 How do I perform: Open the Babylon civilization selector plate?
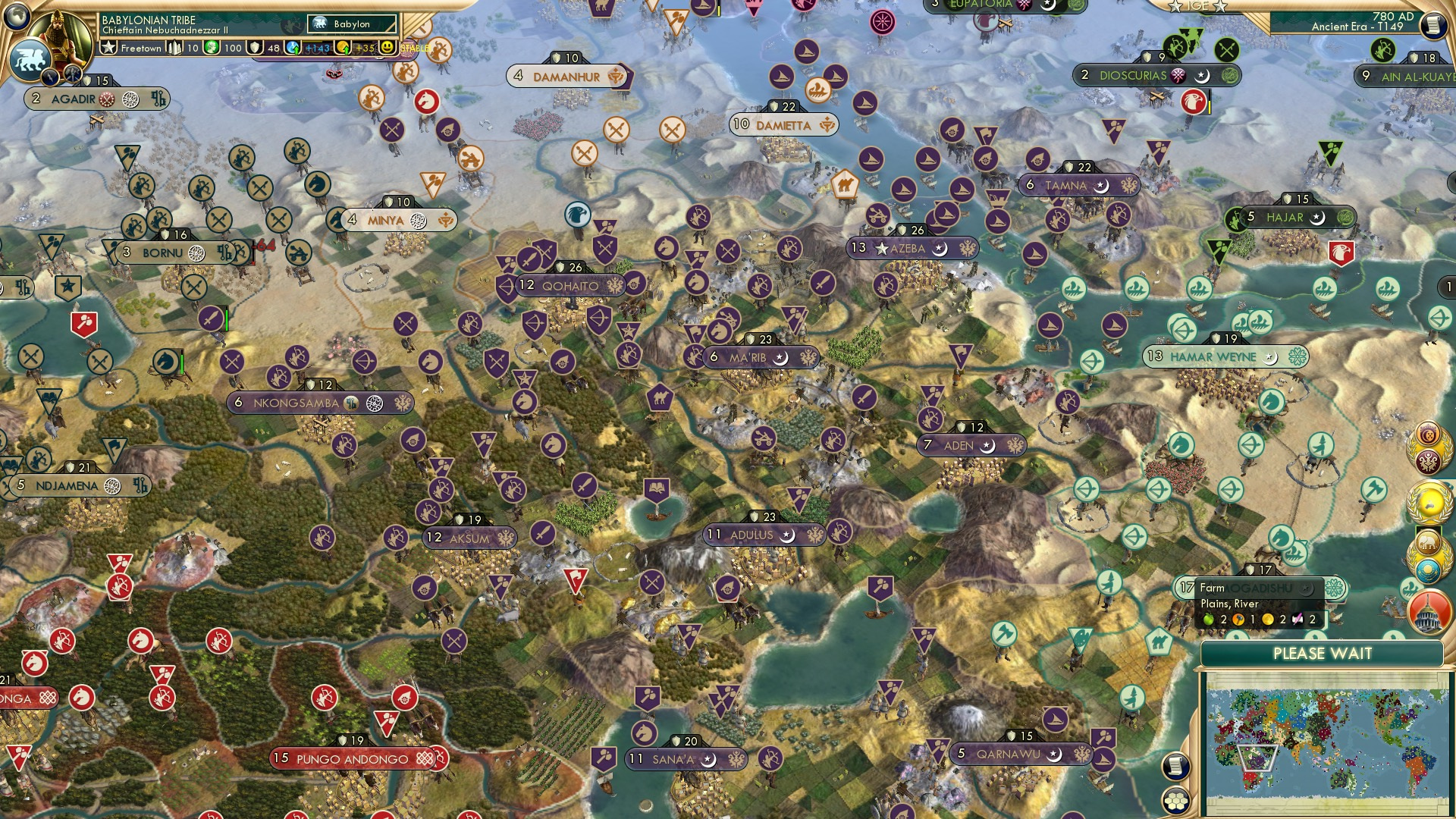pyautogui.click(x=353, y=24)
